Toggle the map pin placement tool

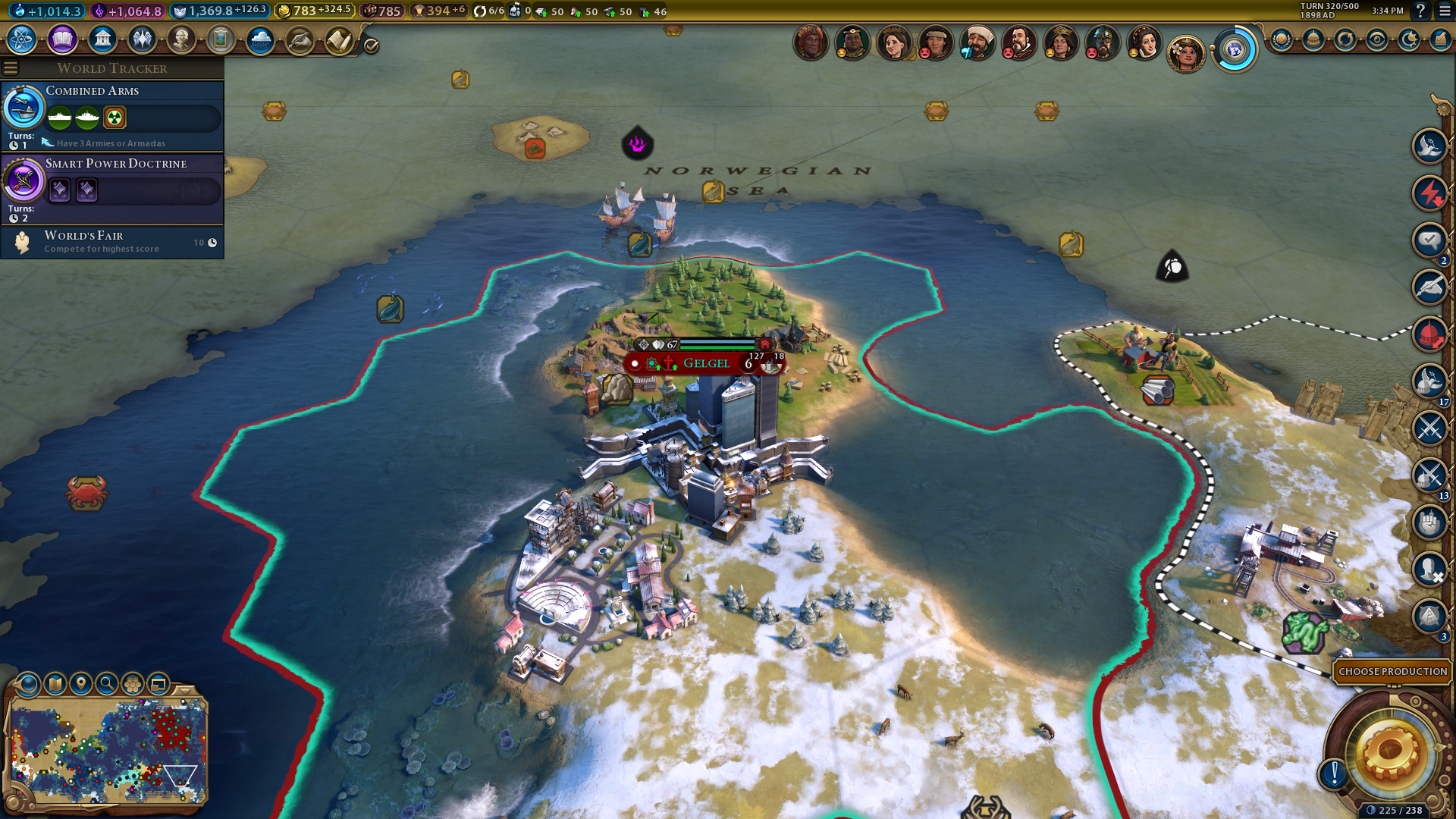(x=81, y=684)
